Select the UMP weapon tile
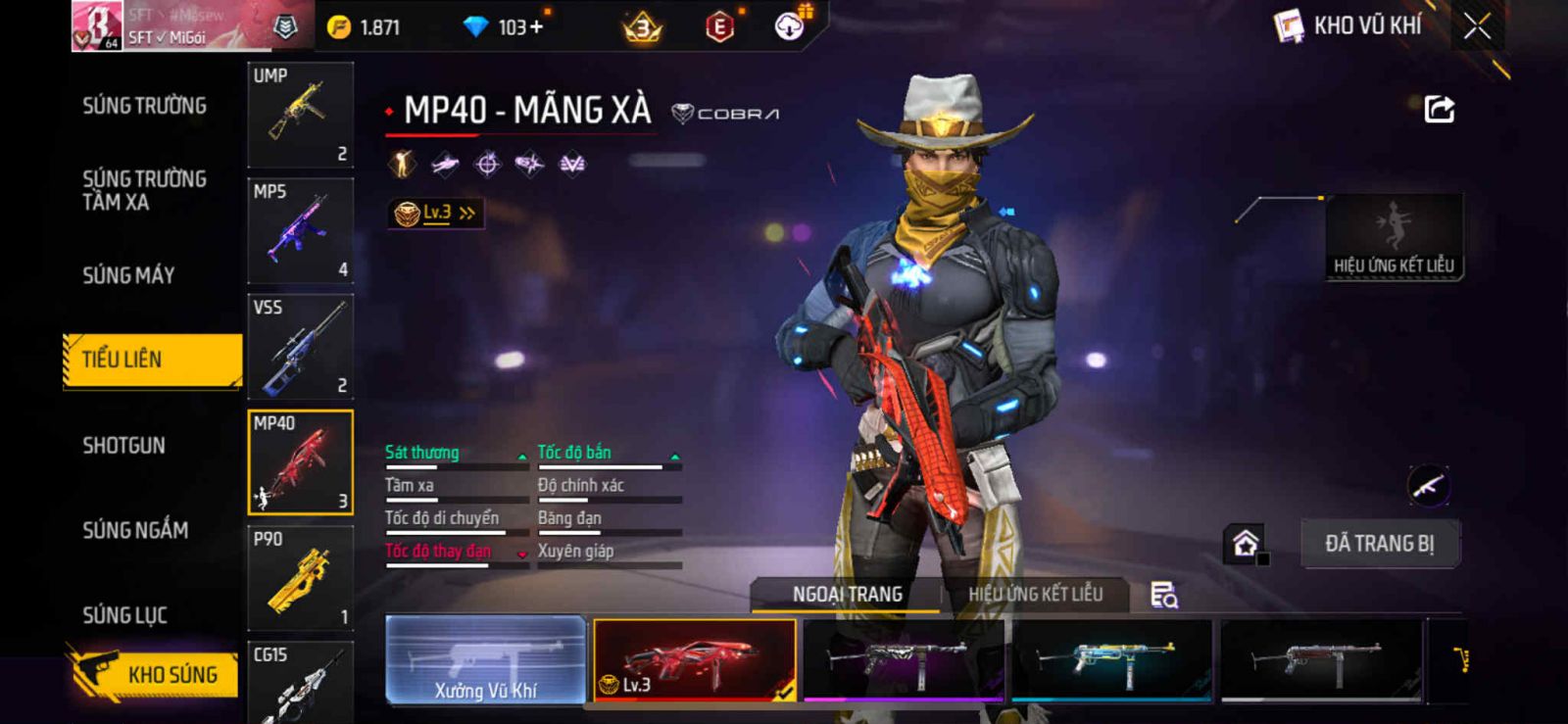This screenshot has width=1568, height=724. 300,115
